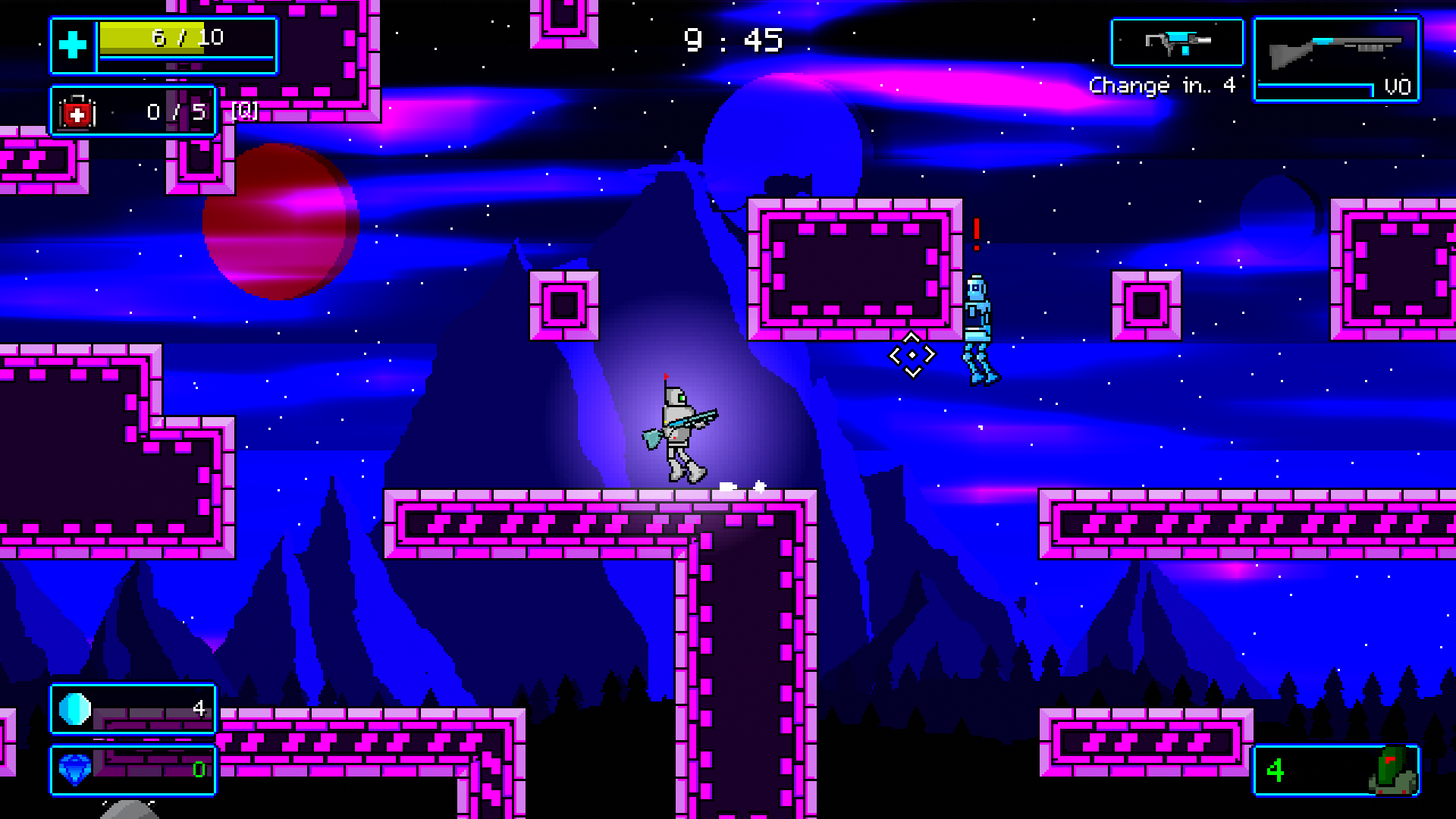The height and width of the screenshot is (819, 1456).
Task: Use the medkit icon
Action: tap(77, 113)
